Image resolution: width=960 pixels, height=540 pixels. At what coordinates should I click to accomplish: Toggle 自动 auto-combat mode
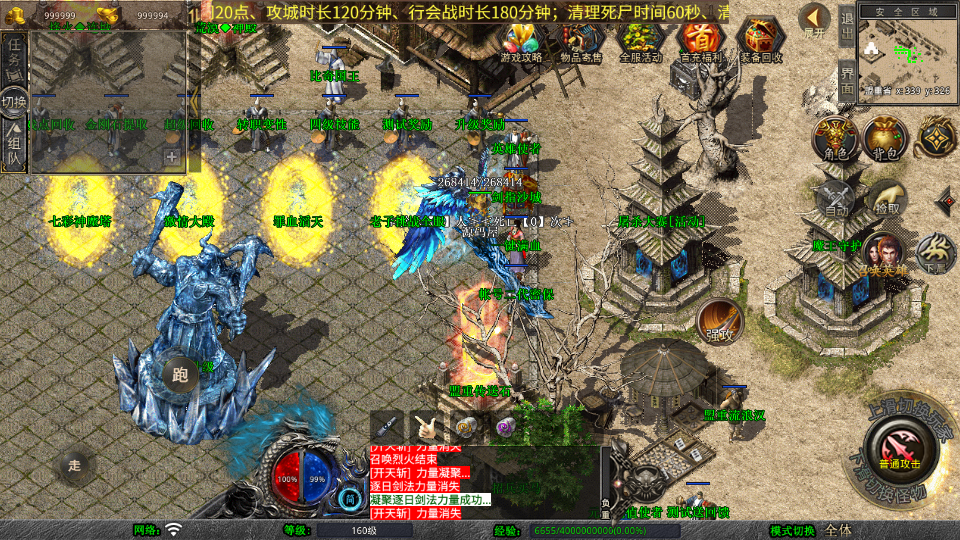(836, 197)
